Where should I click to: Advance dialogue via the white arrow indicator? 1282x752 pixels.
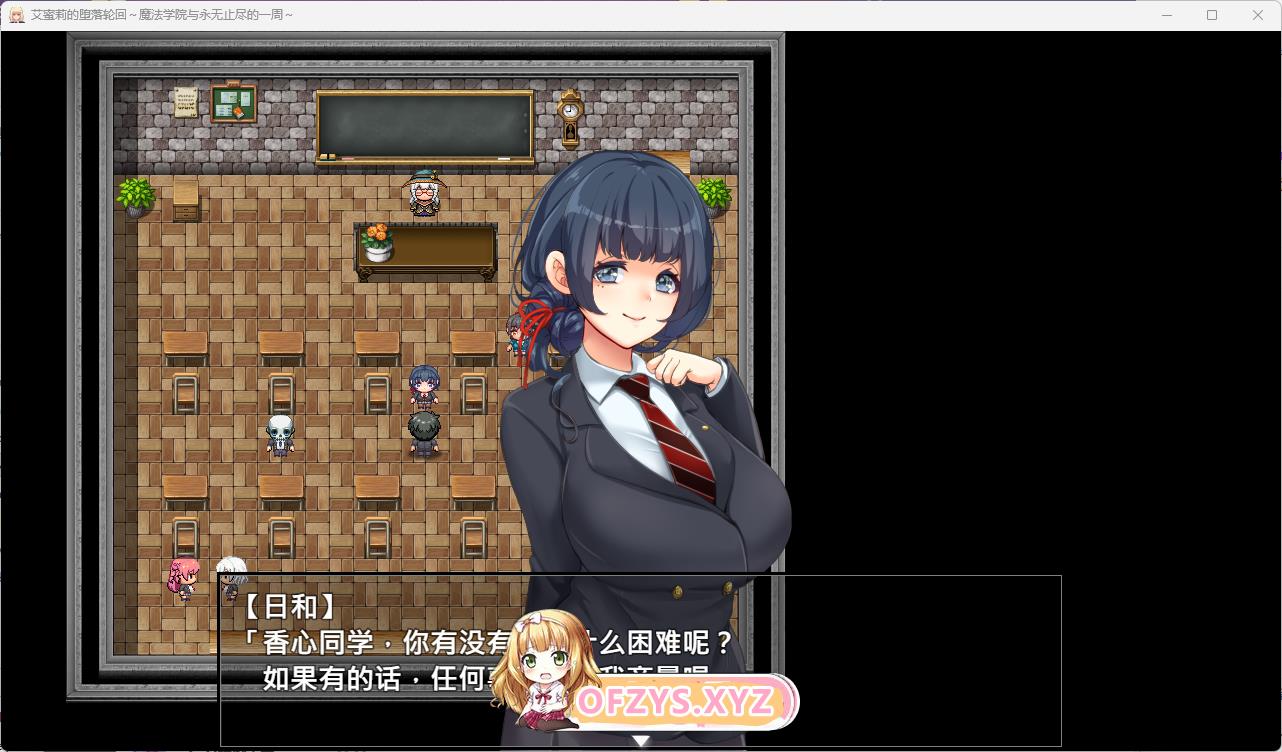tap(641, 741)
